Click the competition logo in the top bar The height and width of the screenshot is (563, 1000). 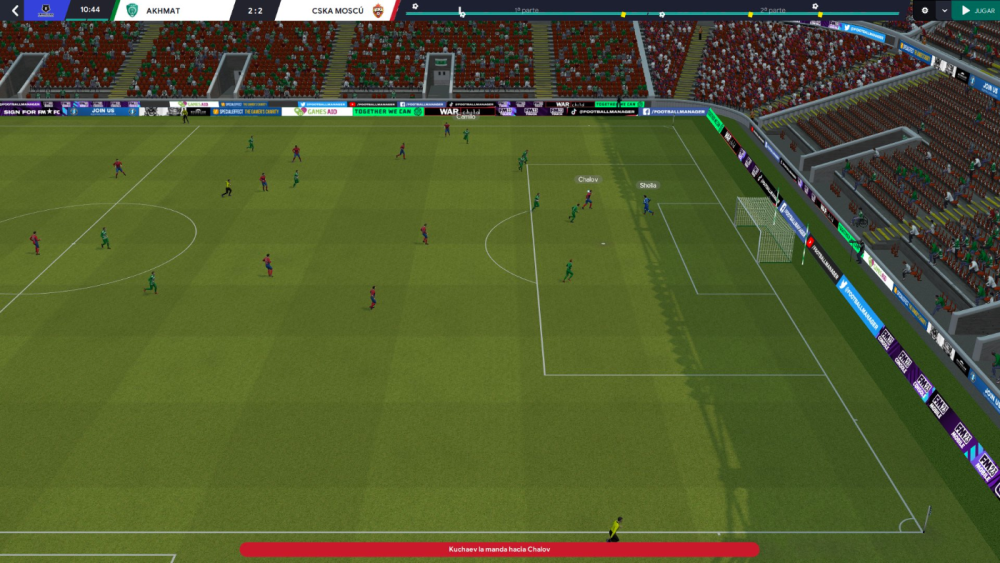tap(45, 10)
